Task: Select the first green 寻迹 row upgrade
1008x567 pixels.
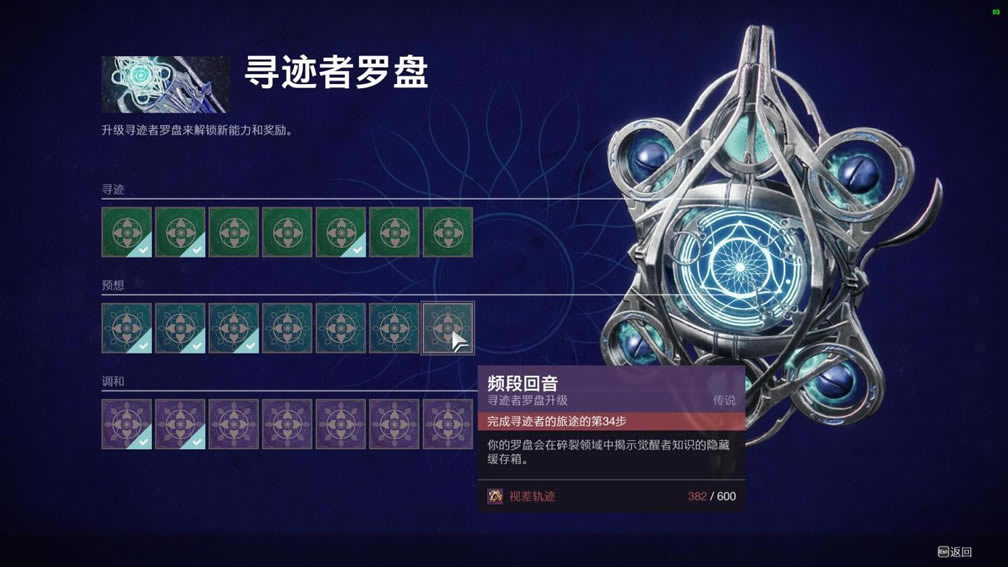Action: (127, 232)
